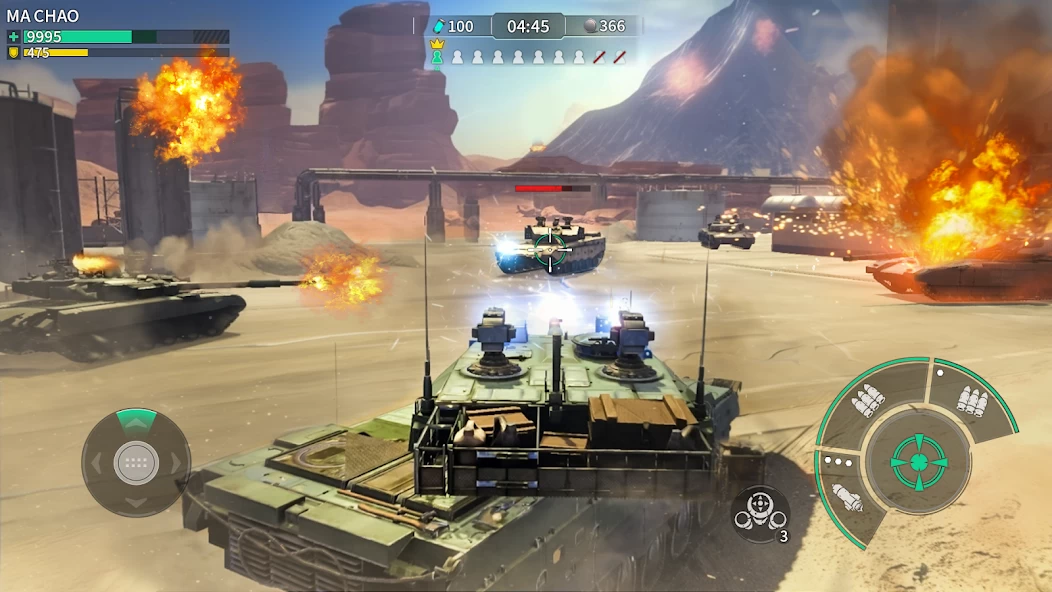Select the rocket ammo with three dots

(x=846, y=493)
